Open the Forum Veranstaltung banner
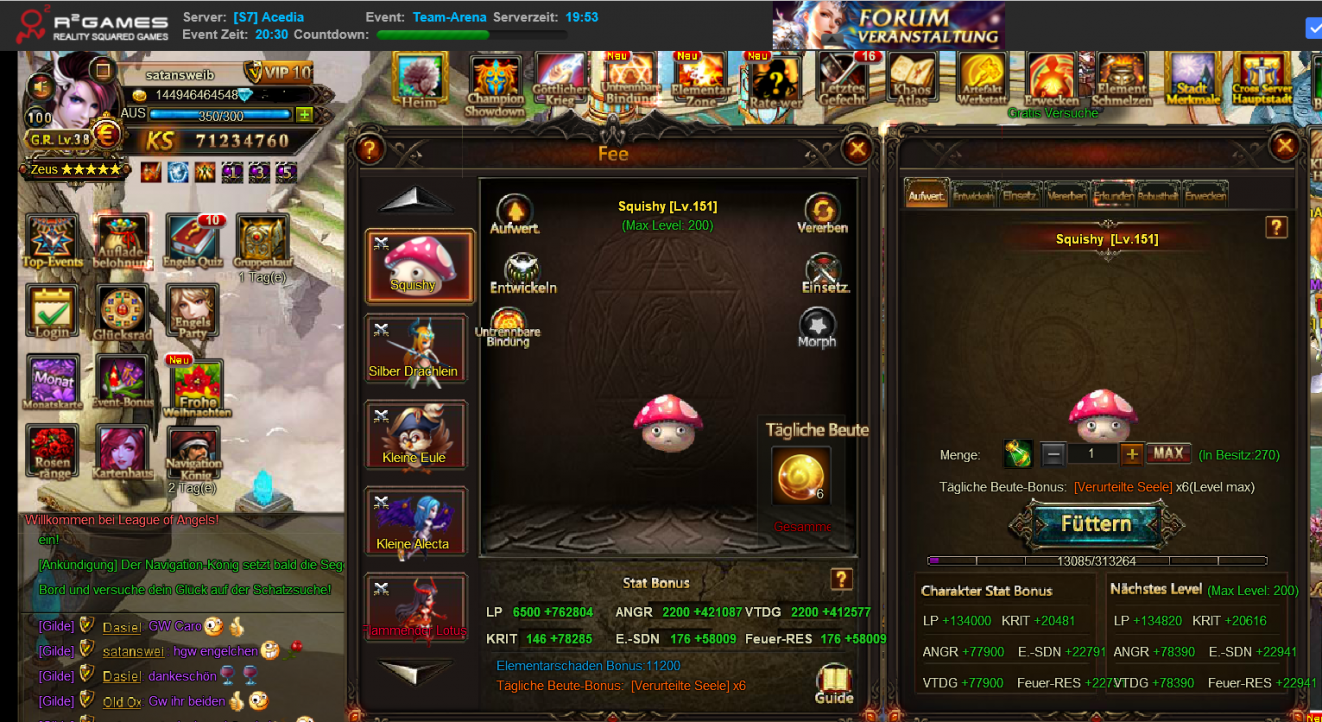This screenshot has height=722, width=1322. pyautogui.click(x=888, y=26)
